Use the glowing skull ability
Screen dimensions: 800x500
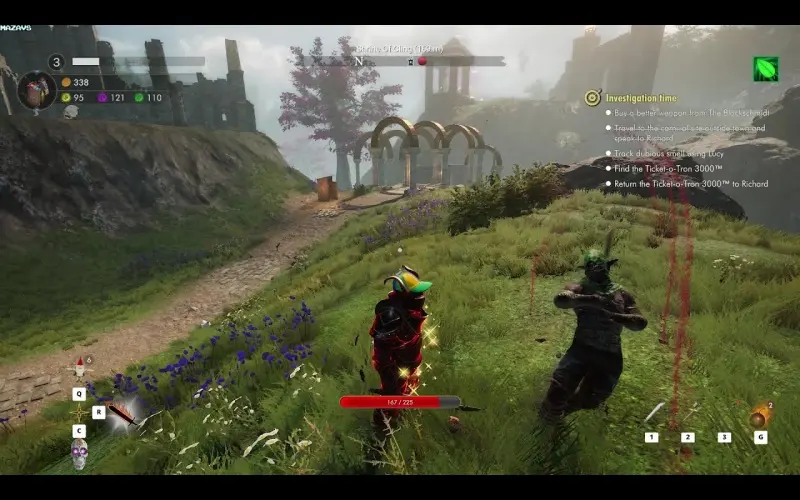point(79,454)
